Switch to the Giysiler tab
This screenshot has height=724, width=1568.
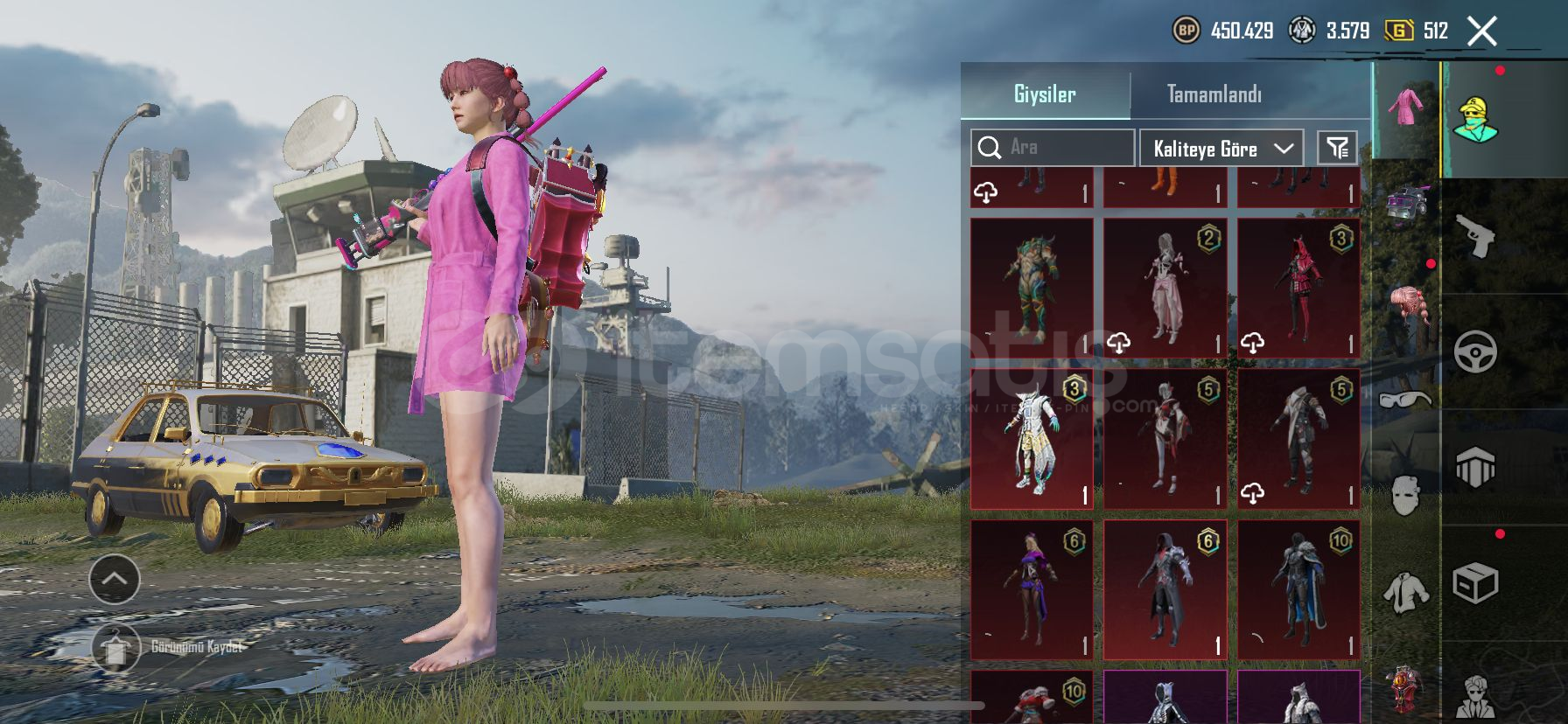click(x=1045, y=94)
